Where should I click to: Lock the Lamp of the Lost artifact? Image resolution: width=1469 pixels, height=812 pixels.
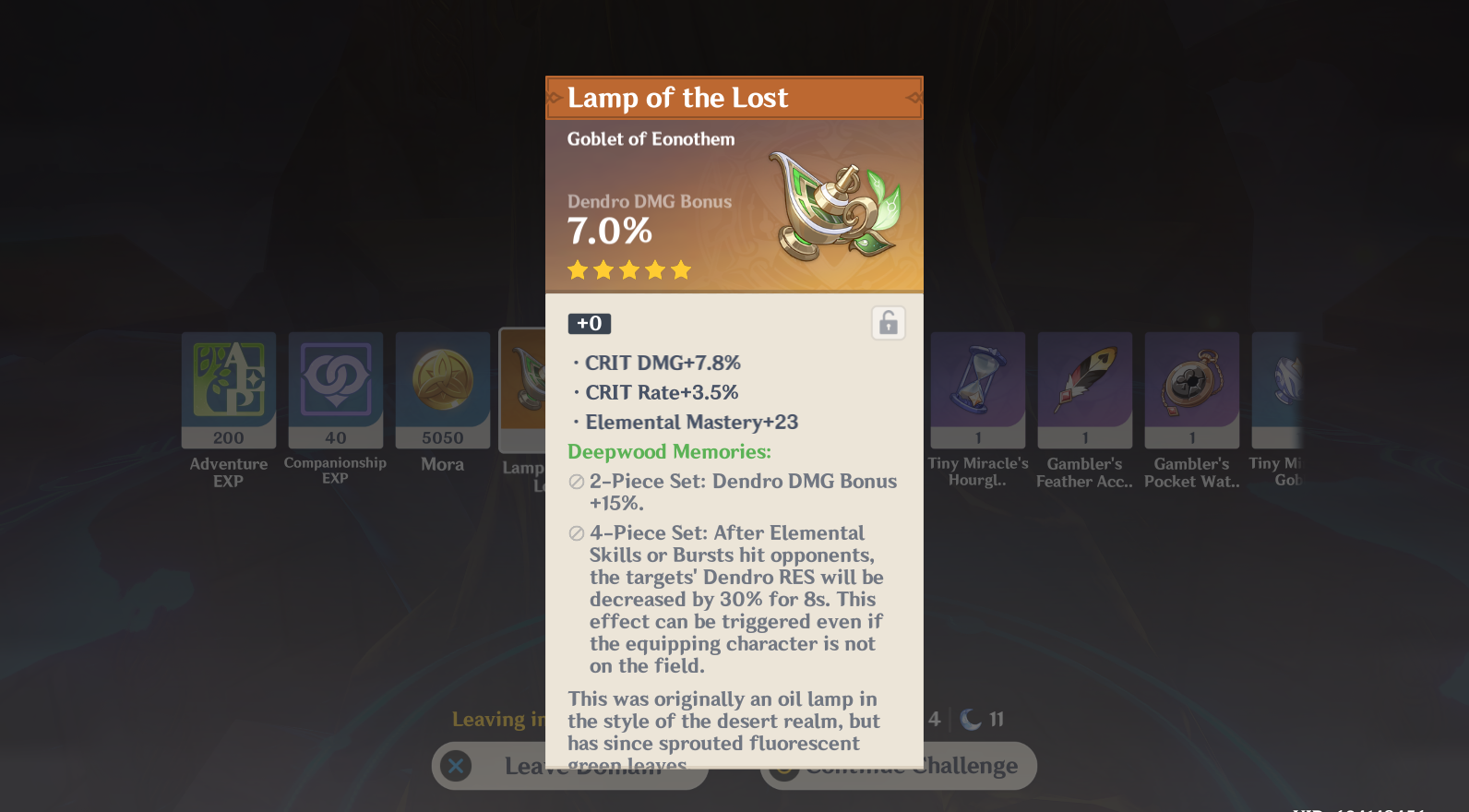coord(888,322)
